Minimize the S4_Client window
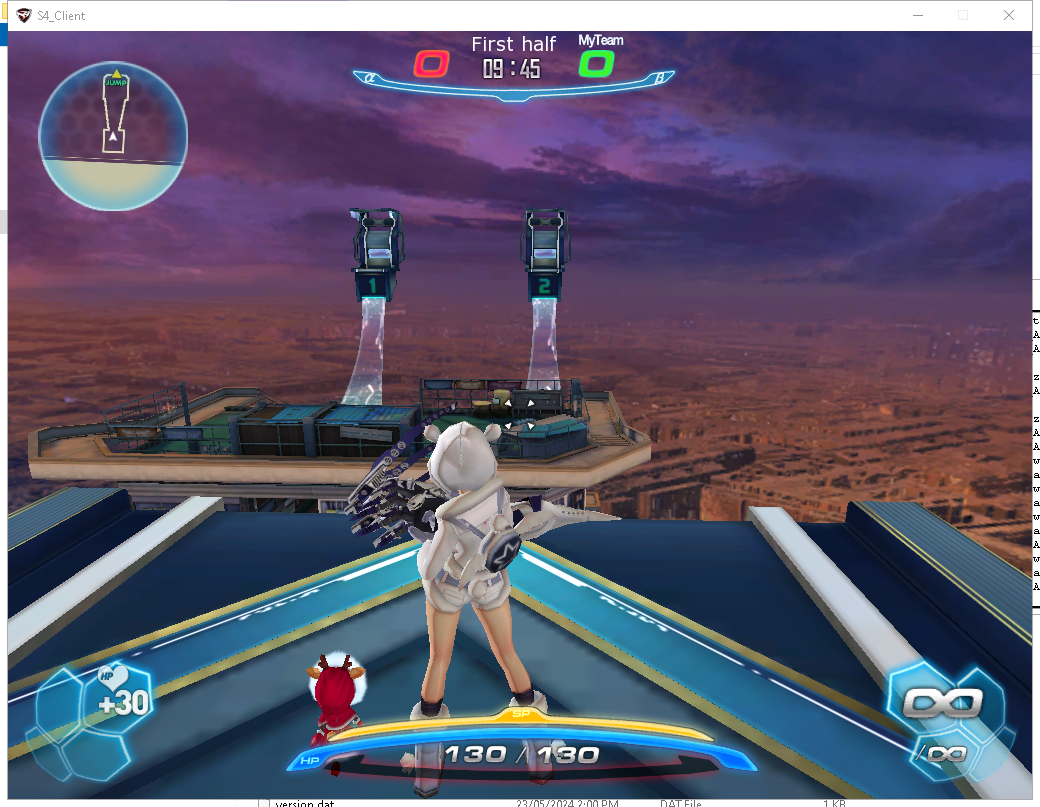 [917, 15]
